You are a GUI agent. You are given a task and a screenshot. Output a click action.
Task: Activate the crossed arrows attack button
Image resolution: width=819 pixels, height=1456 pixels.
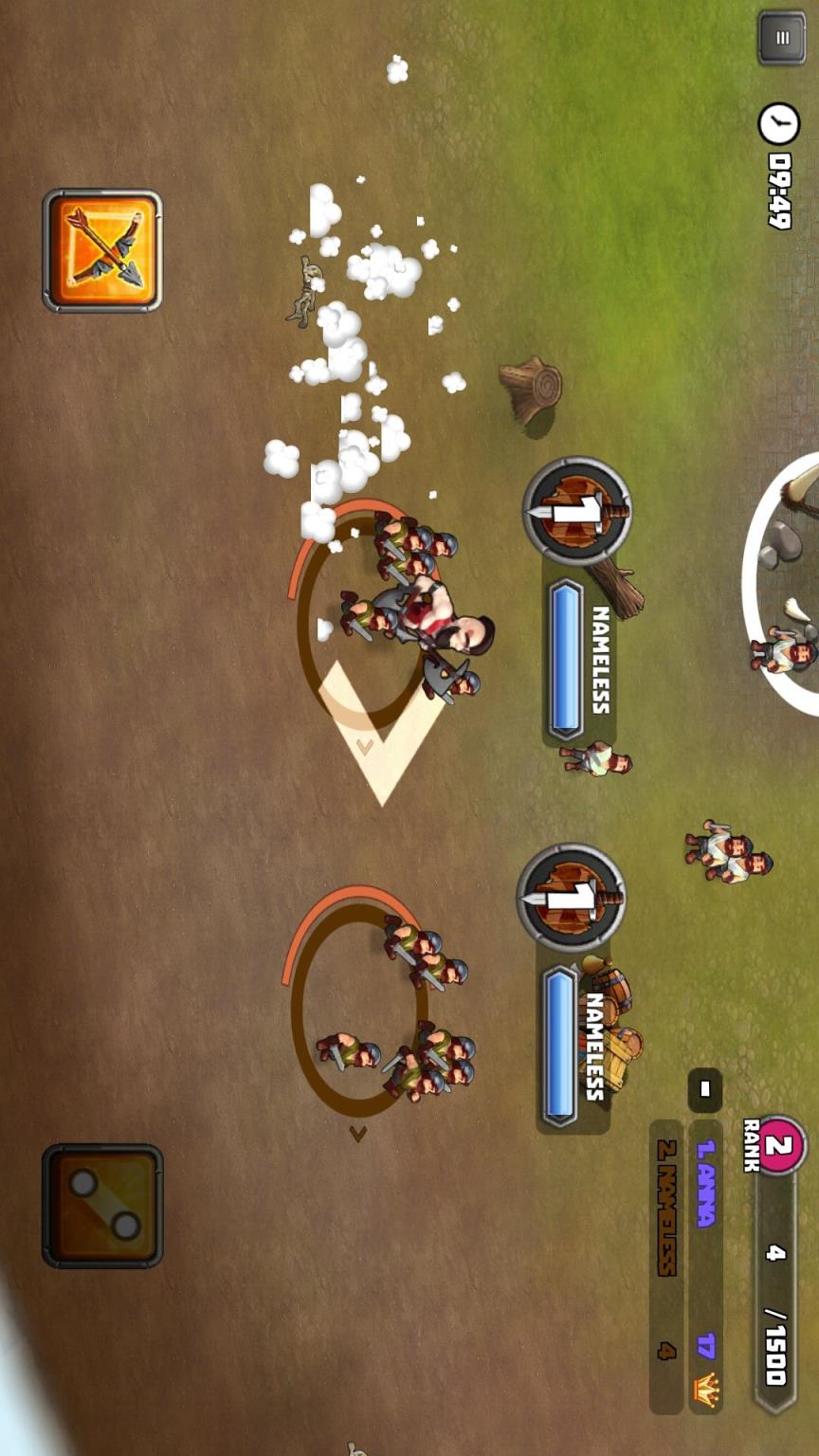(102, 250)
